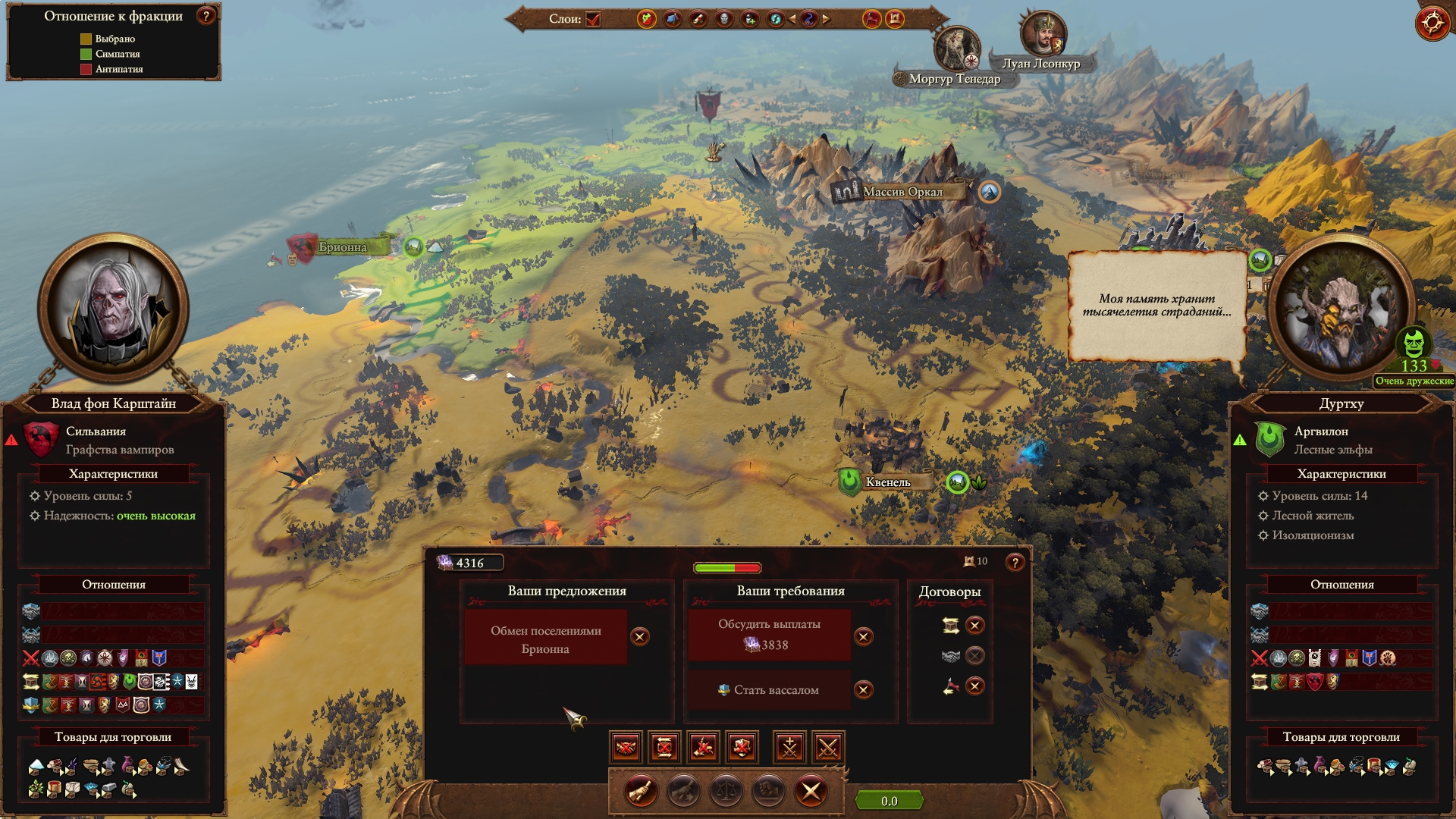The height and width of the screenshot is (819, 1456).
Task: Open the diplomacy panel help button
Action: tap(1015, 563)
